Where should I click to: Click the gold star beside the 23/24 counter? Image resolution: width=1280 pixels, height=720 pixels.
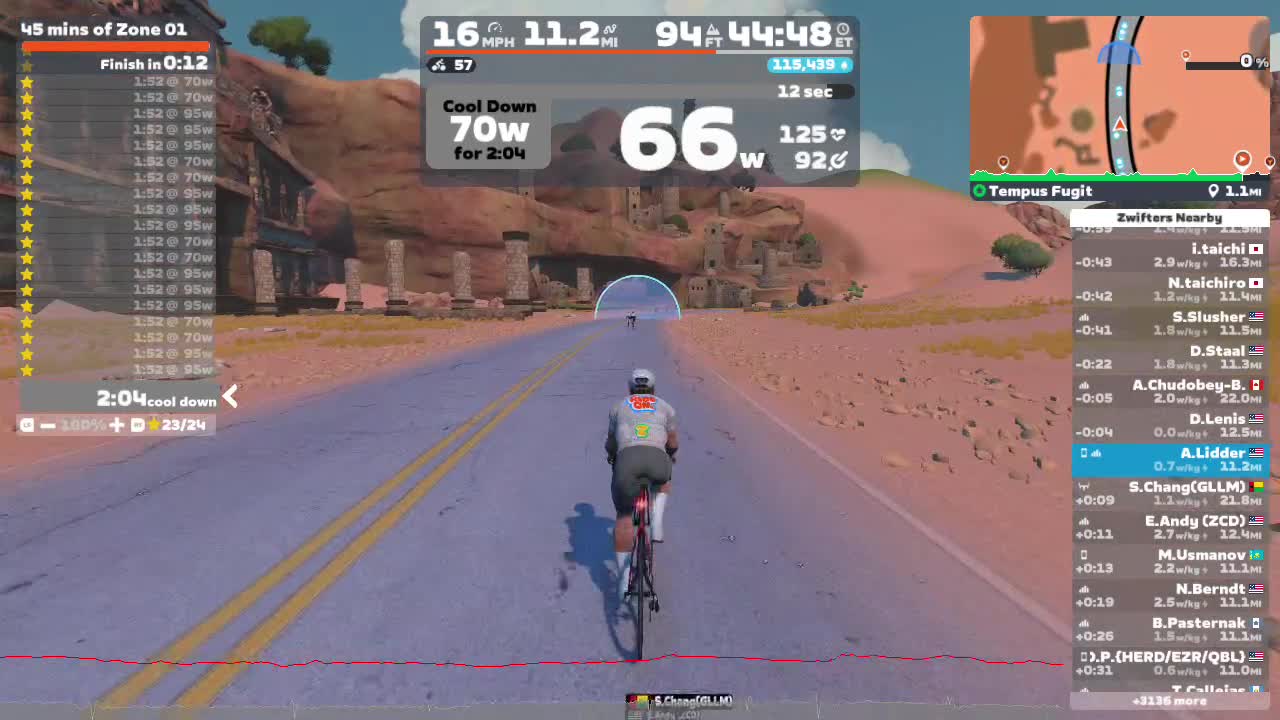pyautogui.click(x=153, y=424)
